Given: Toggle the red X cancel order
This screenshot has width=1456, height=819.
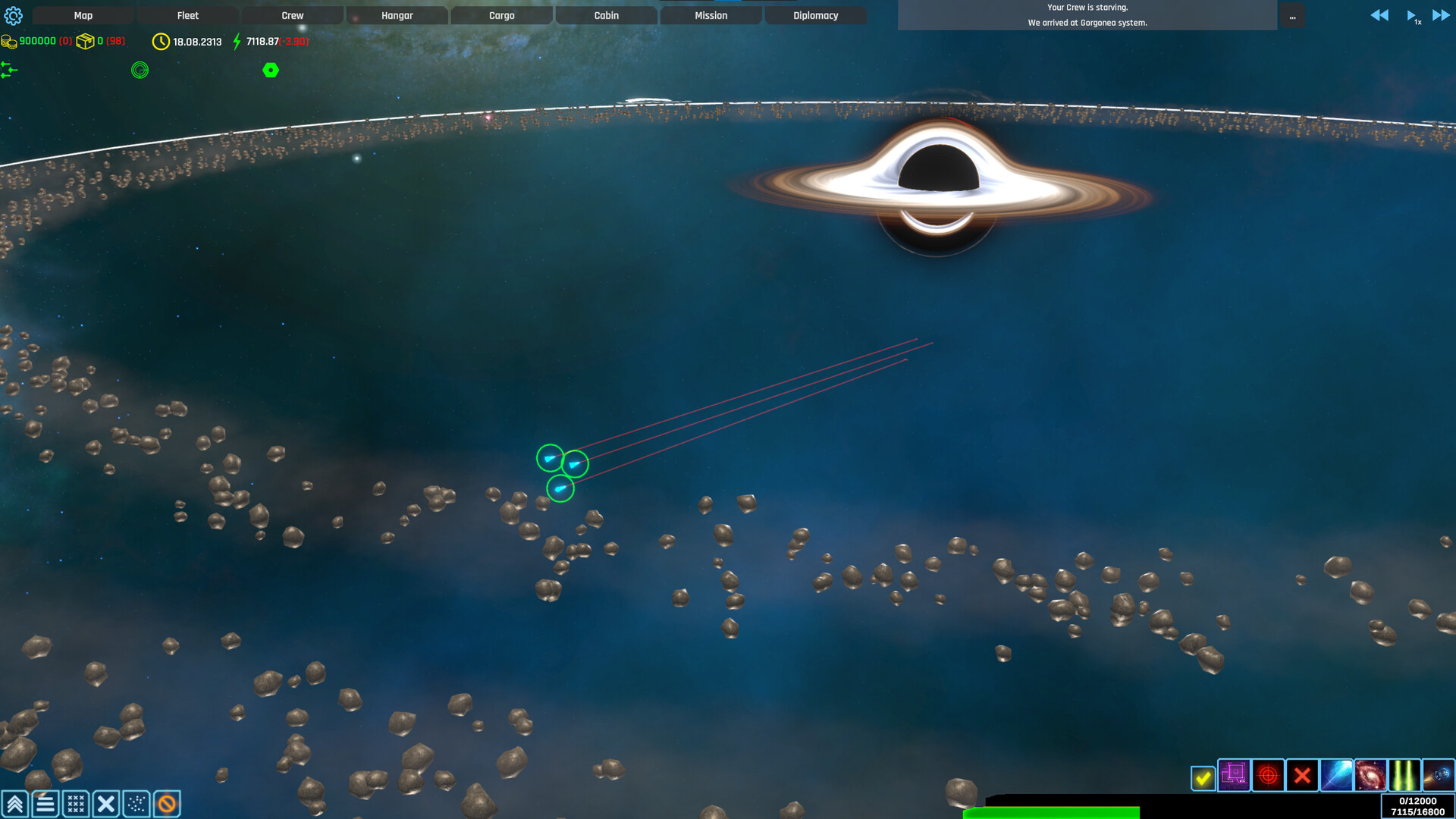Looking at the screenshot, I should (1303, 776).
